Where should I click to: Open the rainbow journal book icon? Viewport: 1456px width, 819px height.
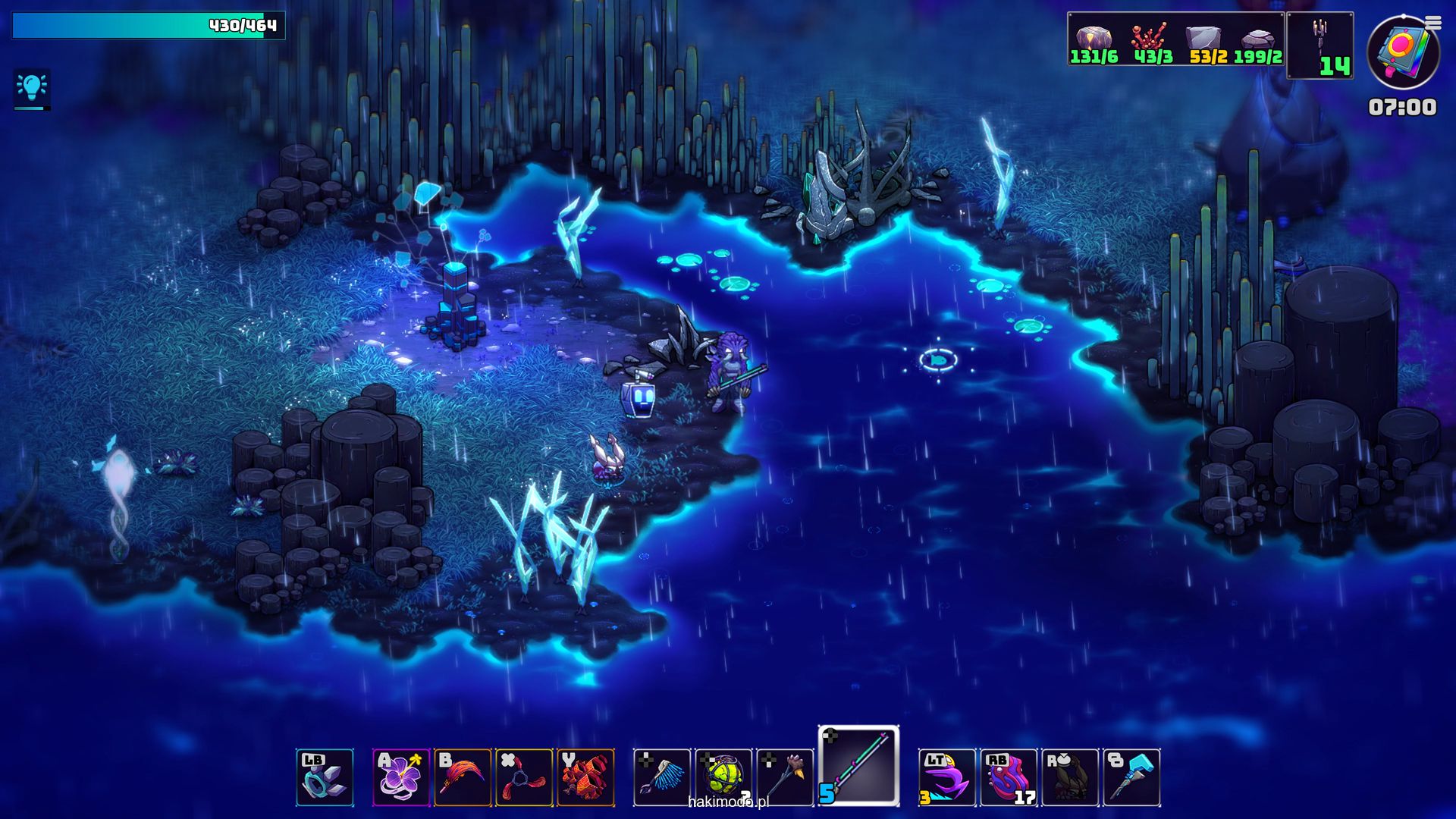(x=1402, y=53)
